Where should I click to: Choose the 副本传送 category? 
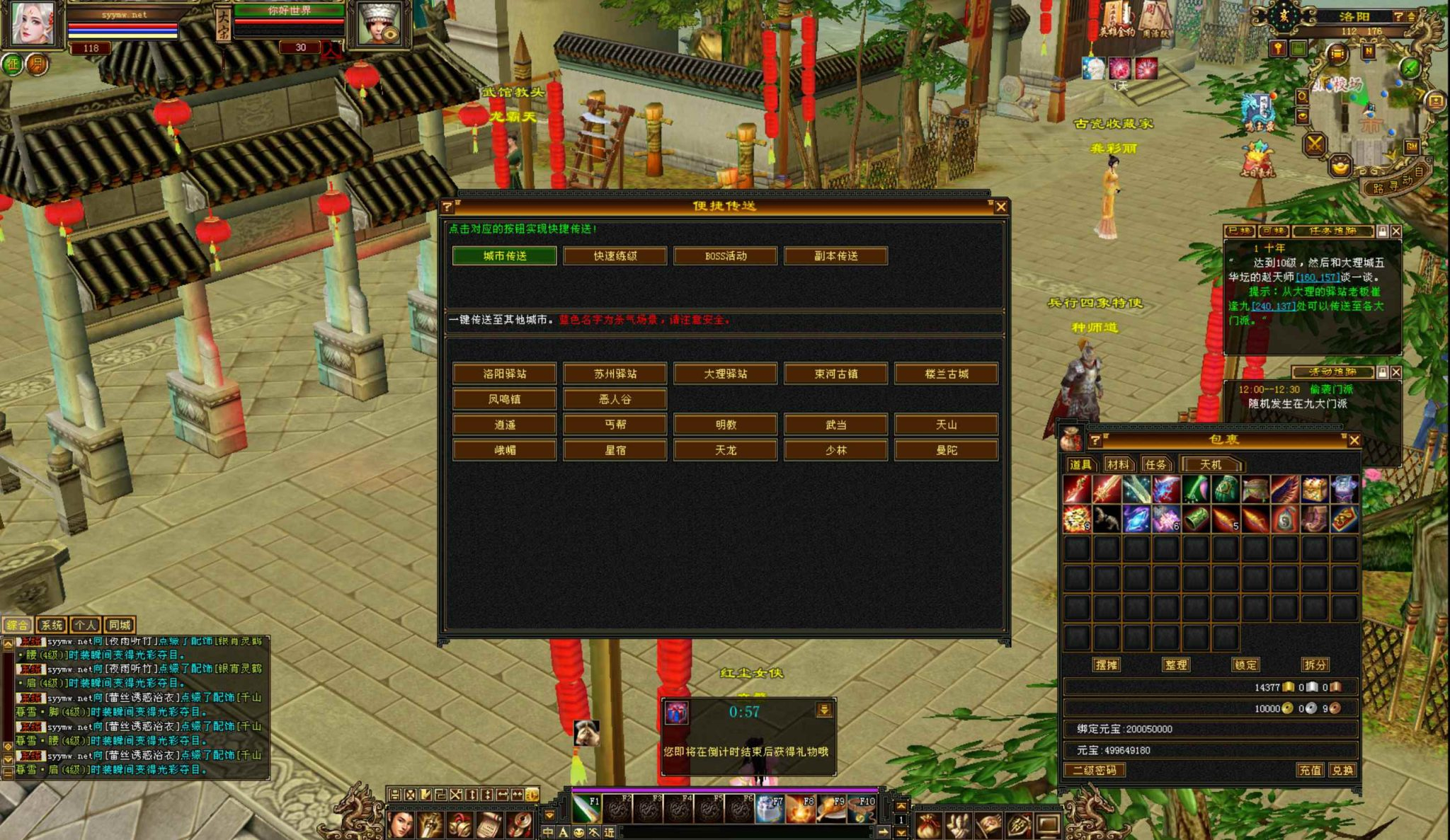pos(835,255)
